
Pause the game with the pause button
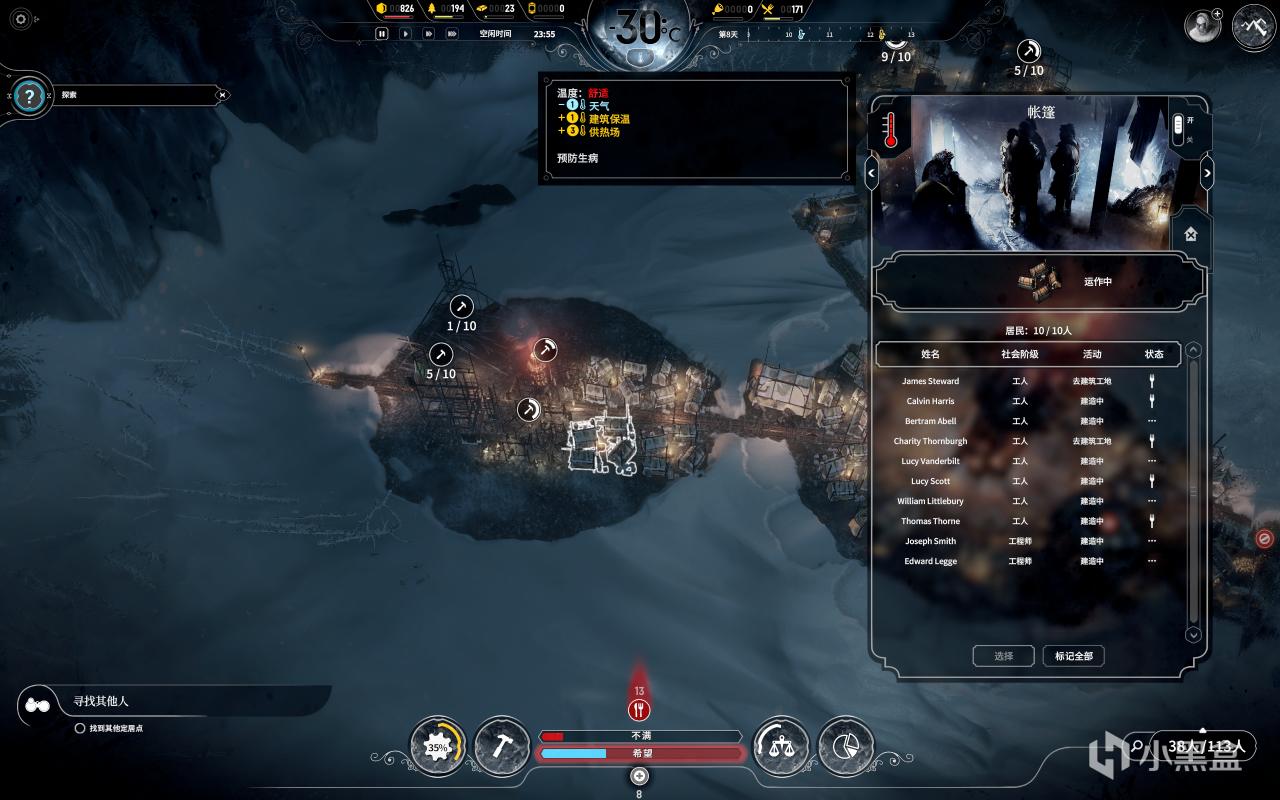click(x=381, y=33)
